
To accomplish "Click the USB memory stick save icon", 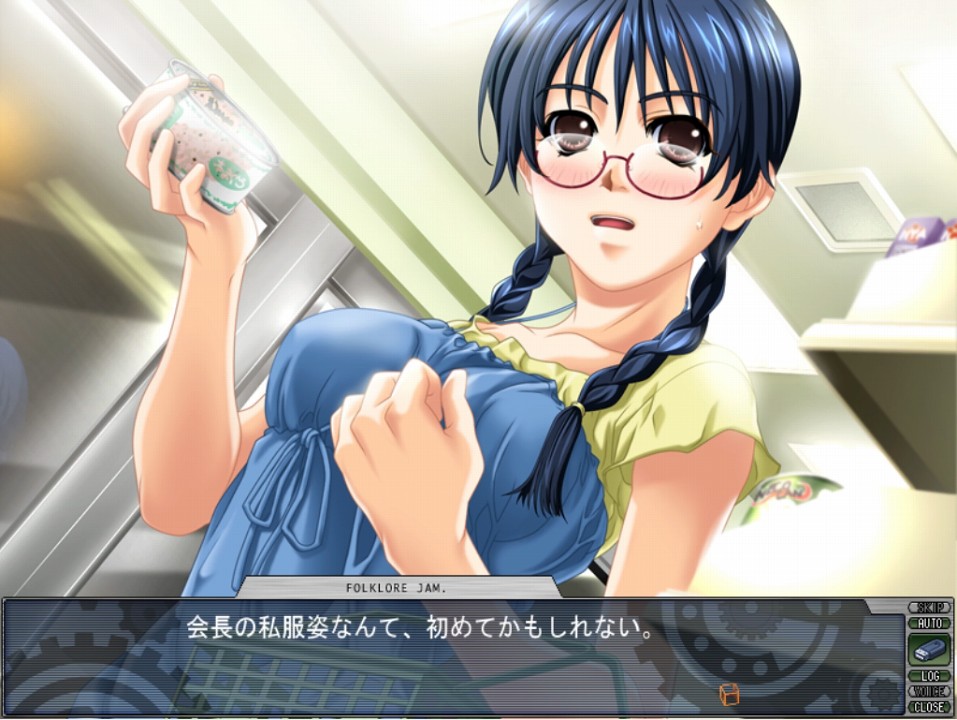I will [x=929, y=648].
